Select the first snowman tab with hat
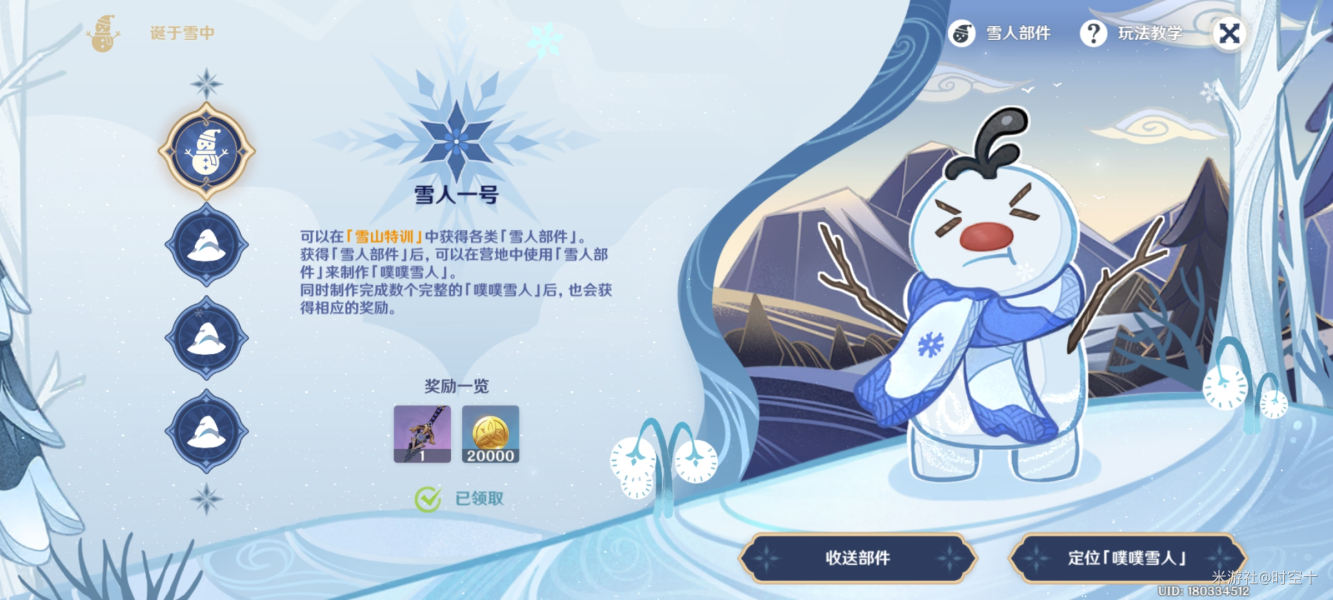Viewport: 1333px width, 600px height. click(x=206, y=152)
